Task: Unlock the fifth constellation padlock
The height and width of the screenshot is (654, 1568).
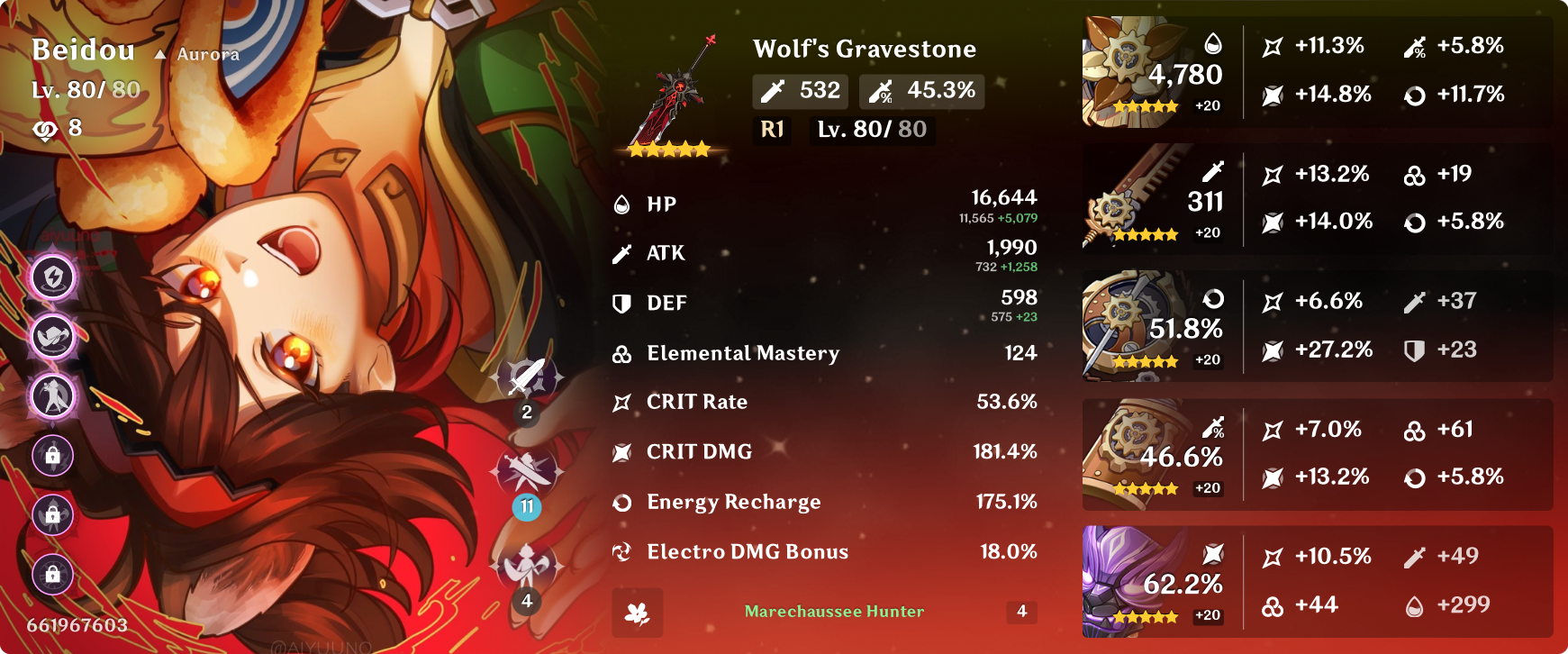Action: (52, 516)
